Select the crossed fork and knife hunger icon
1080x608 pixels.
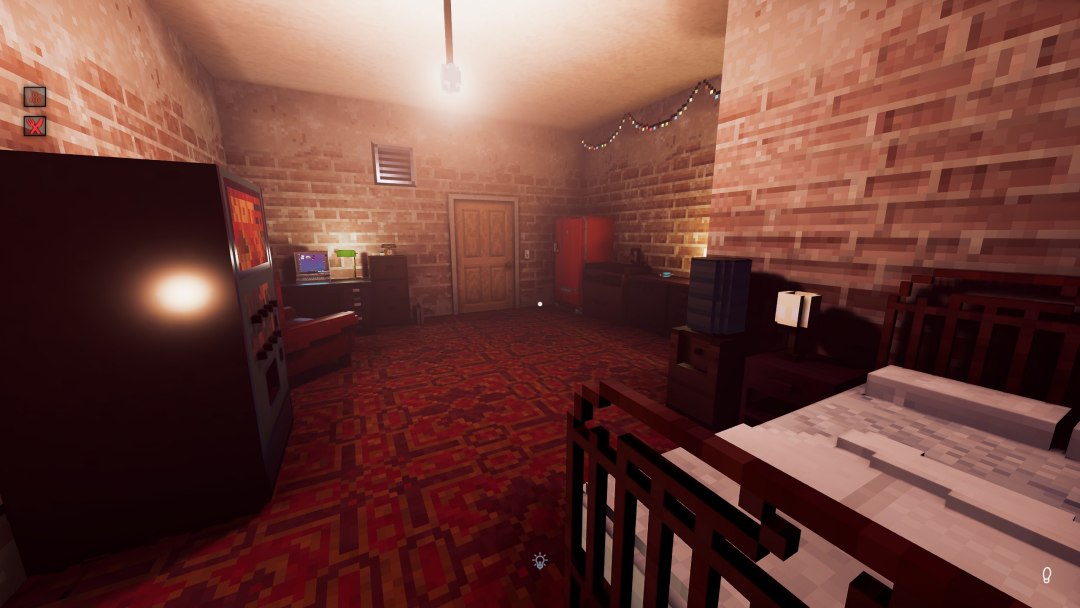pos(35,126)
